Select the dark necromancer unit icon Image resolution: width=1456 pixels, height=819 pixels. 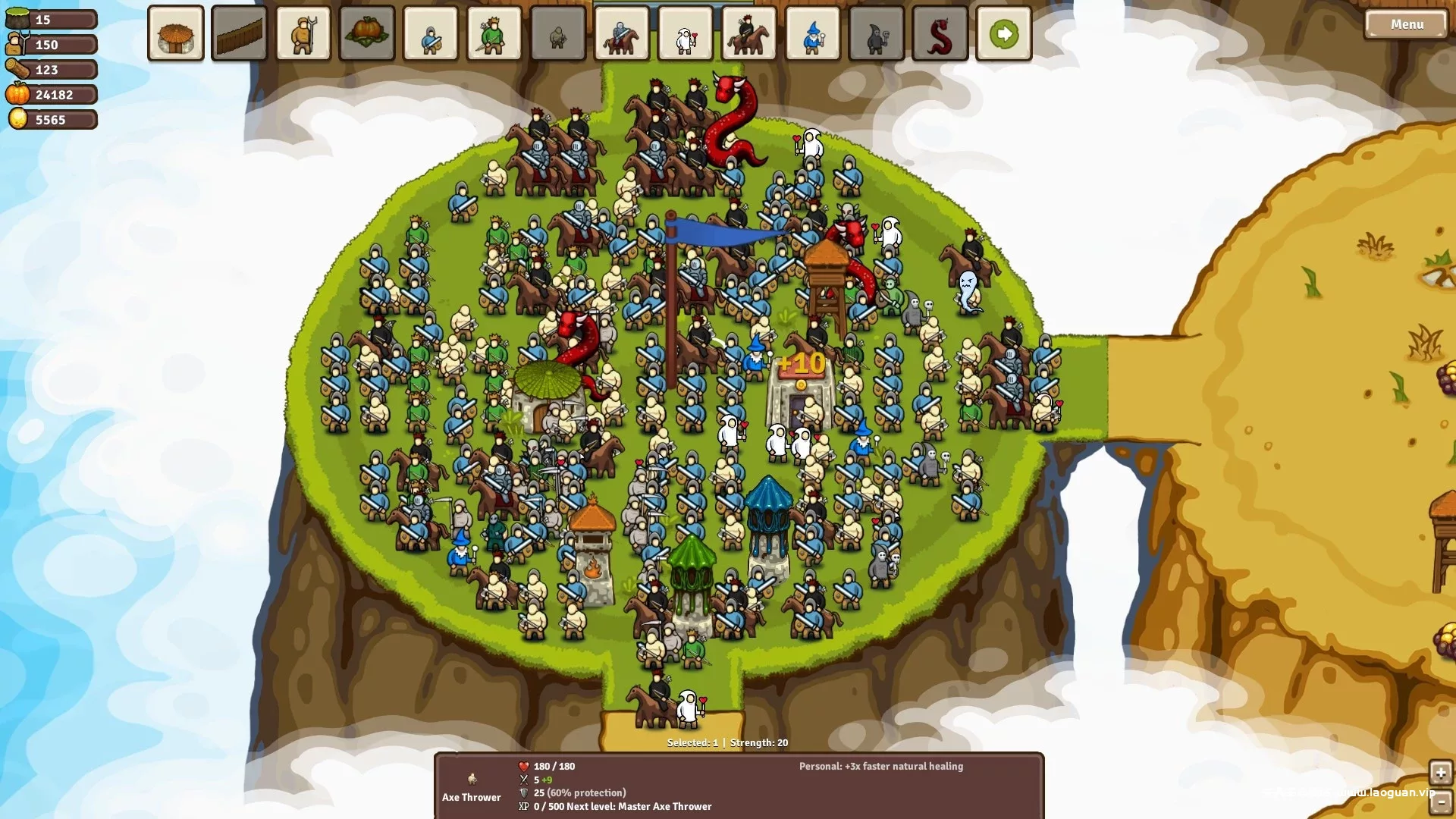click(877, 34)
